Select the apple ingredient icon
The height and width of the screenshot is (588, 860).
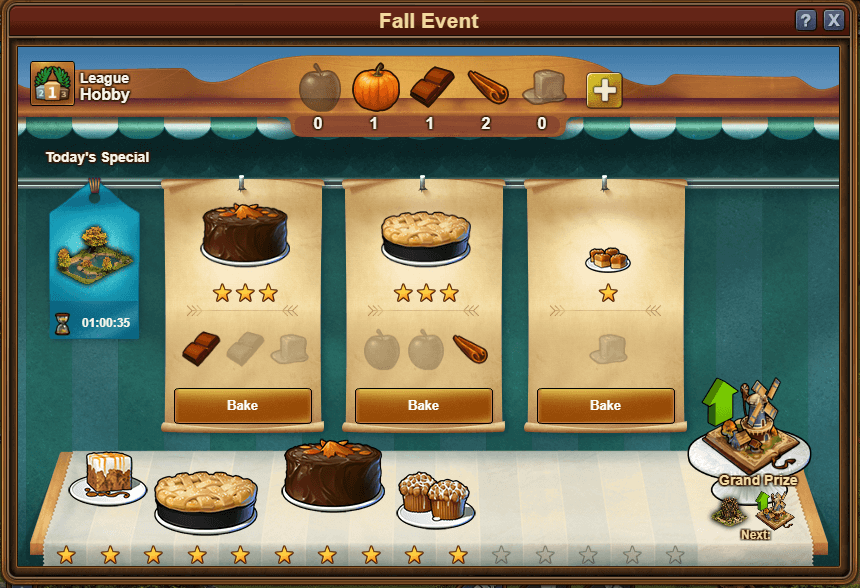click(x=319, y=88)
